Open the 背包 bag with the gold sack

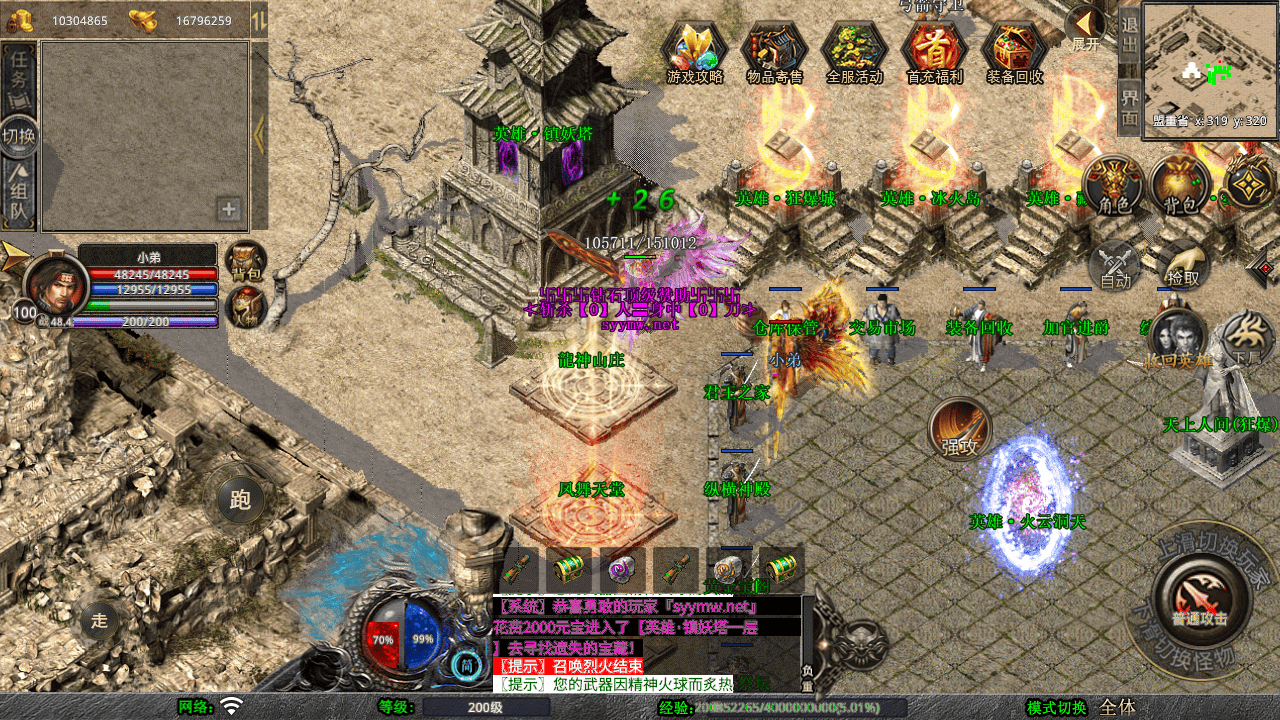[x=1180, y=186]
